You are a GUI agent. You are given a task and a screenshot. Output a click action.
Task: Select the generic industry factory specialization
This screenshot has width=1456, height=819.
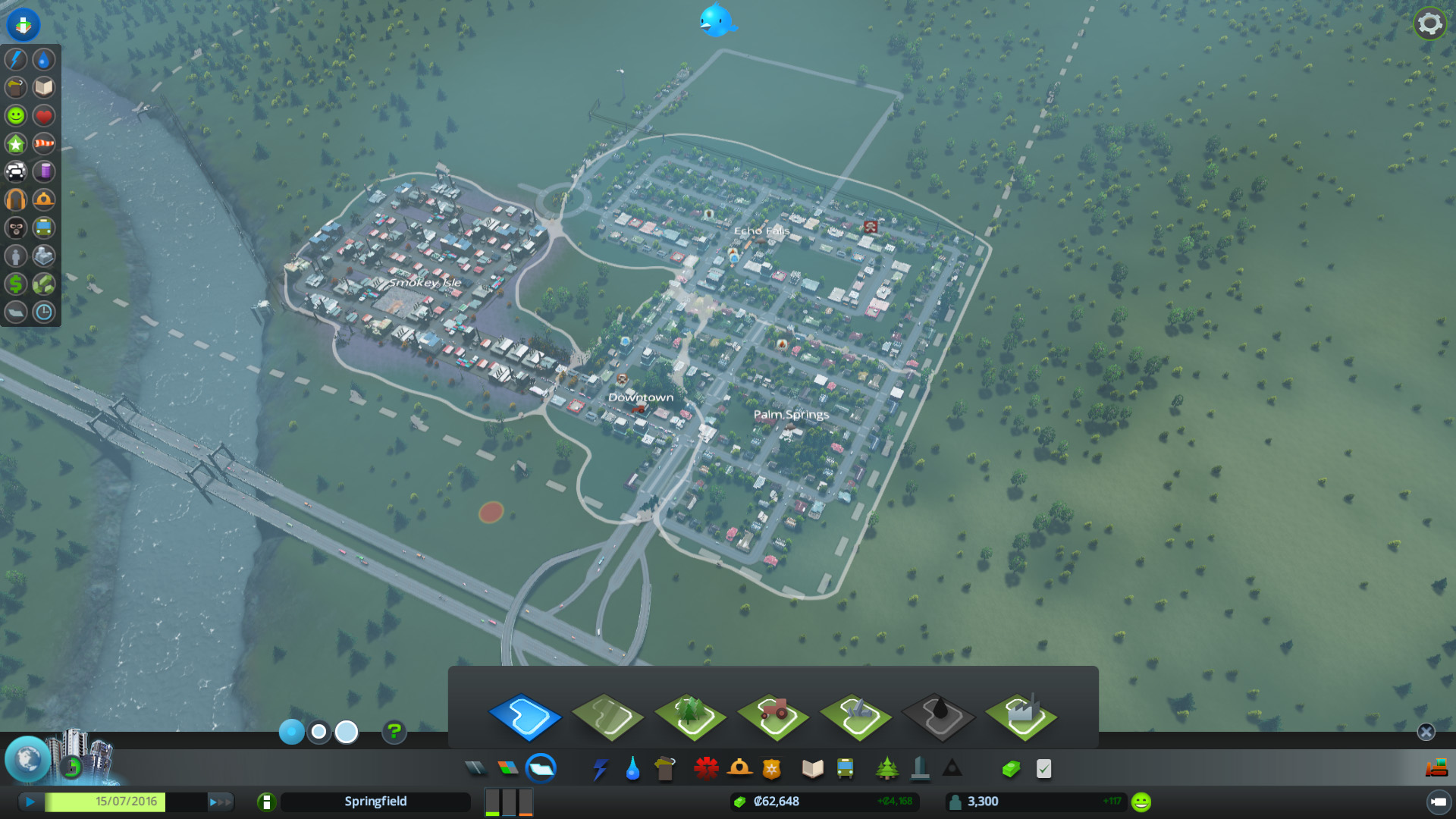pyautogui.click(x=1021, y=717)
